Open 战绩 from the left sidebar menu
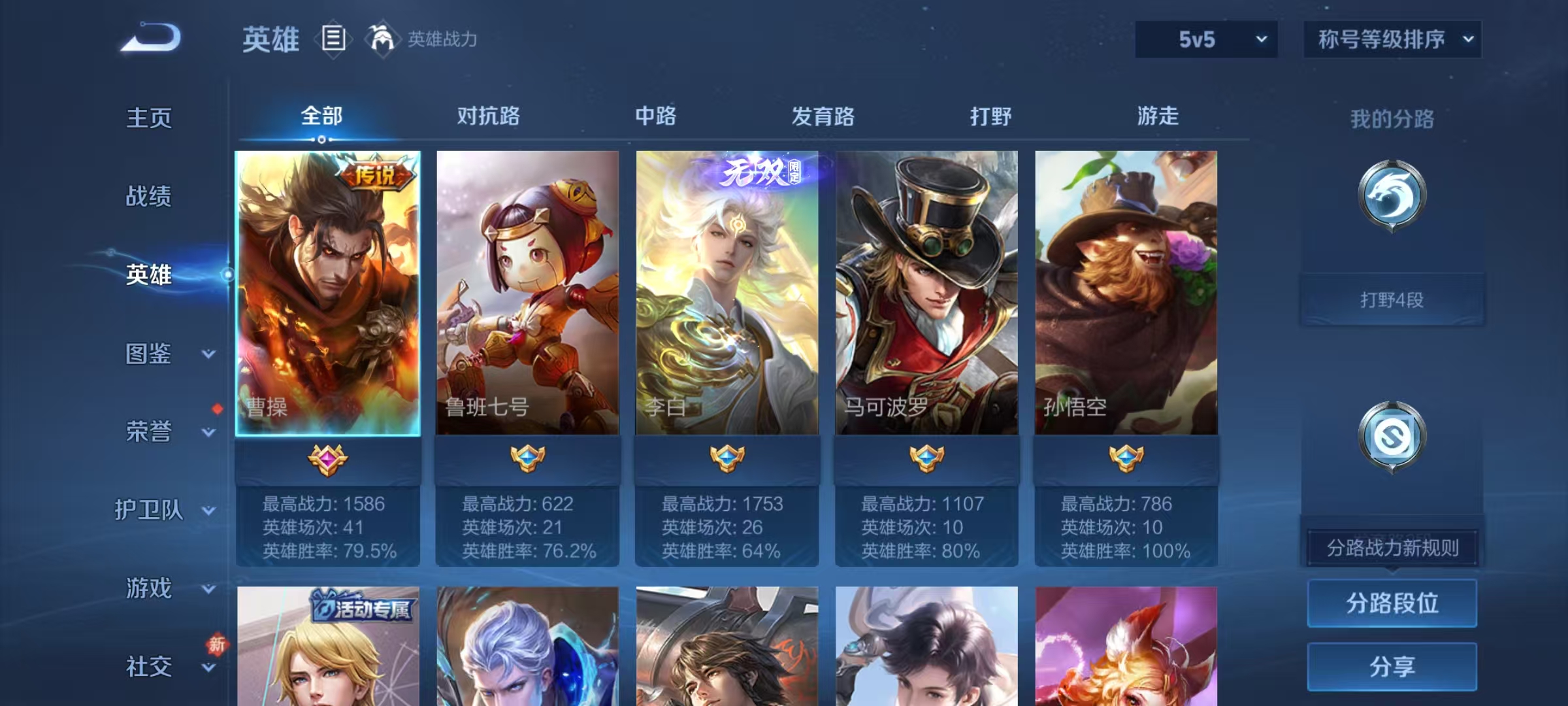1568x706 pixels. (149, 197)
